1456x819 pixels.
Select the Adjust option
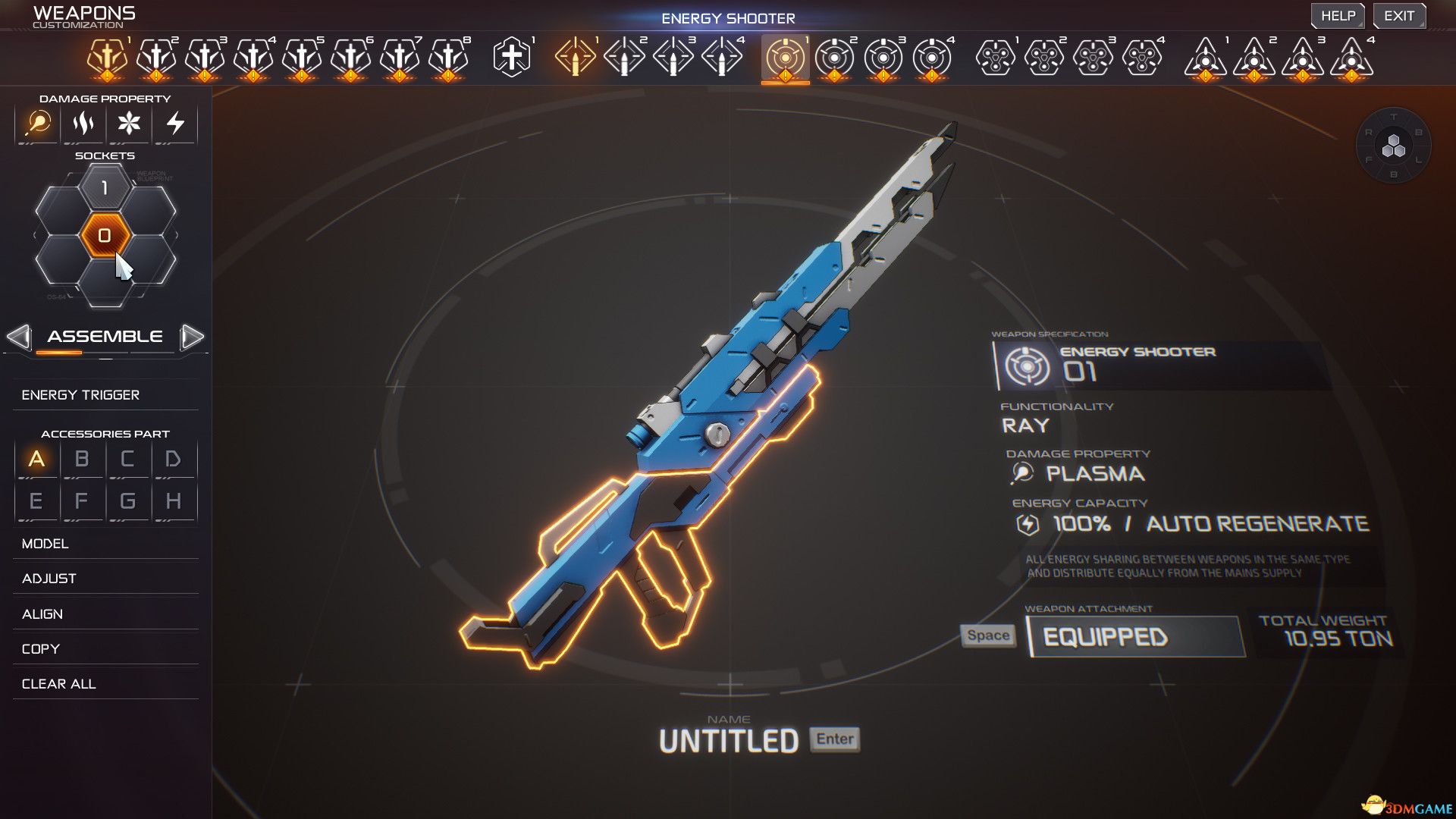coord(49,579)
